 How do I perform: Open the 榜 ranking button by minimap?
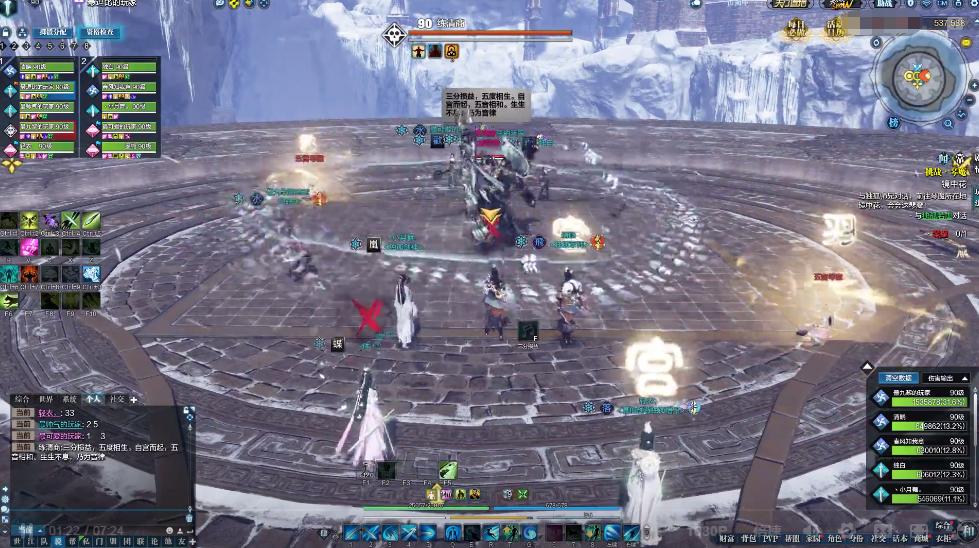pyautogui.click(x=893, y=122)
